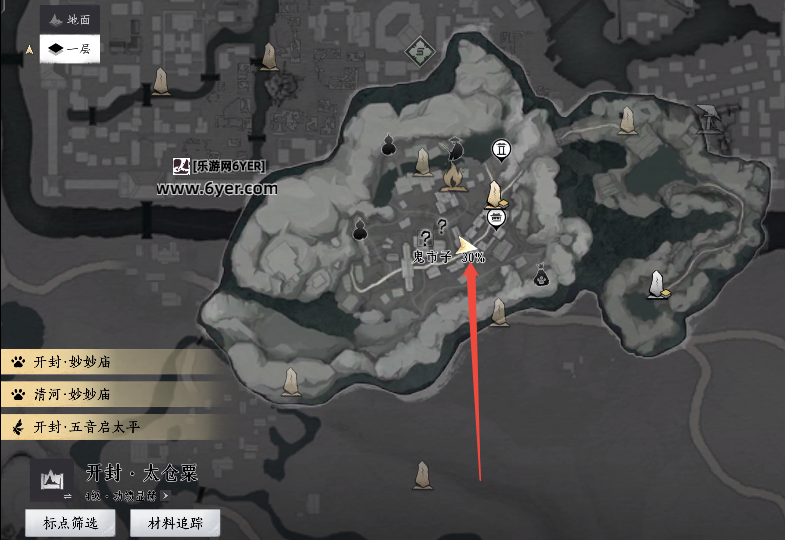The height and width of the screenshot is (540, 785).
Task: Select the 清河·妙妙庙 tracked entry
Action: click(110, 394)
